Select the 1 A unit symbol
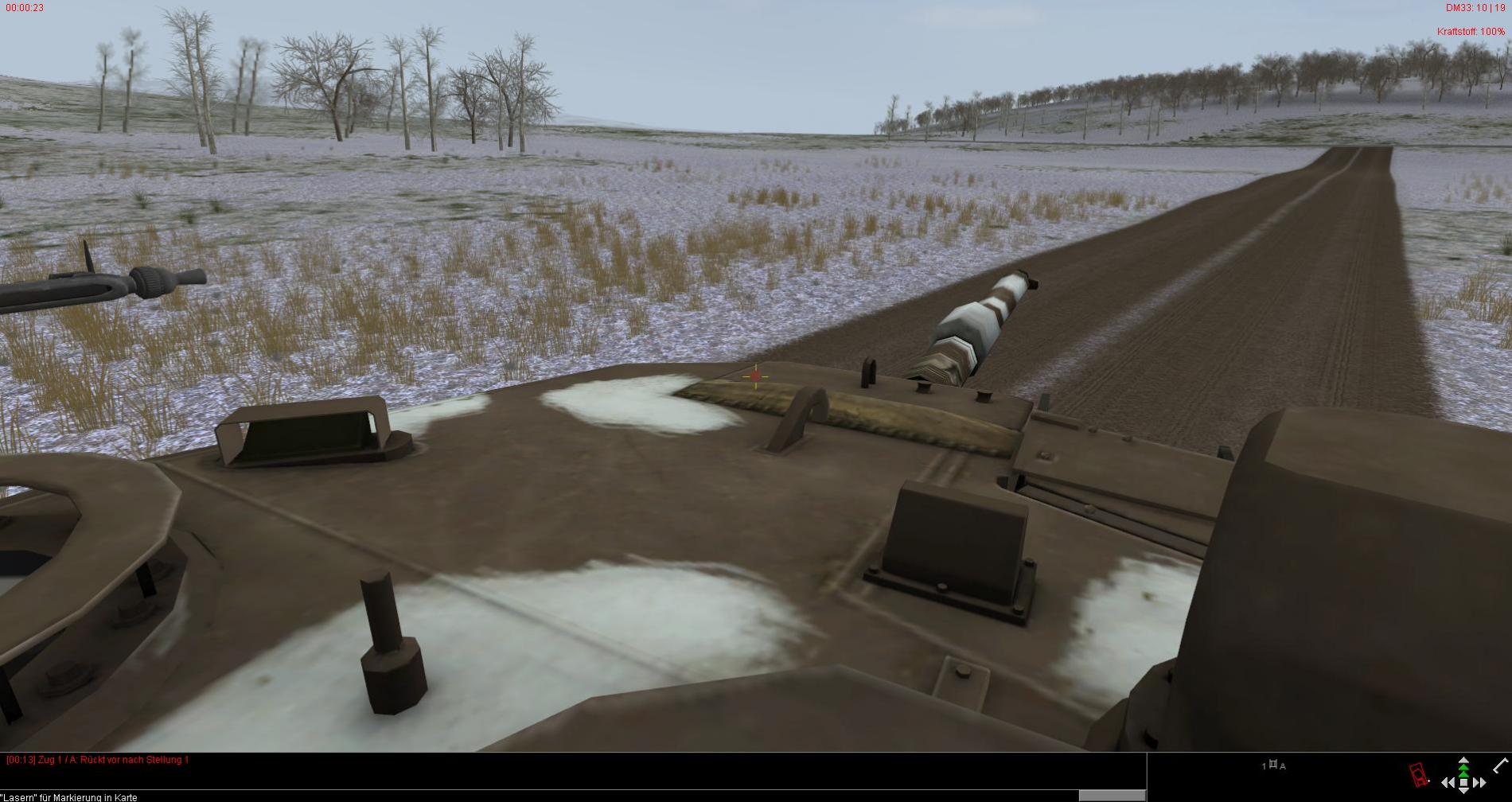 1273,765
